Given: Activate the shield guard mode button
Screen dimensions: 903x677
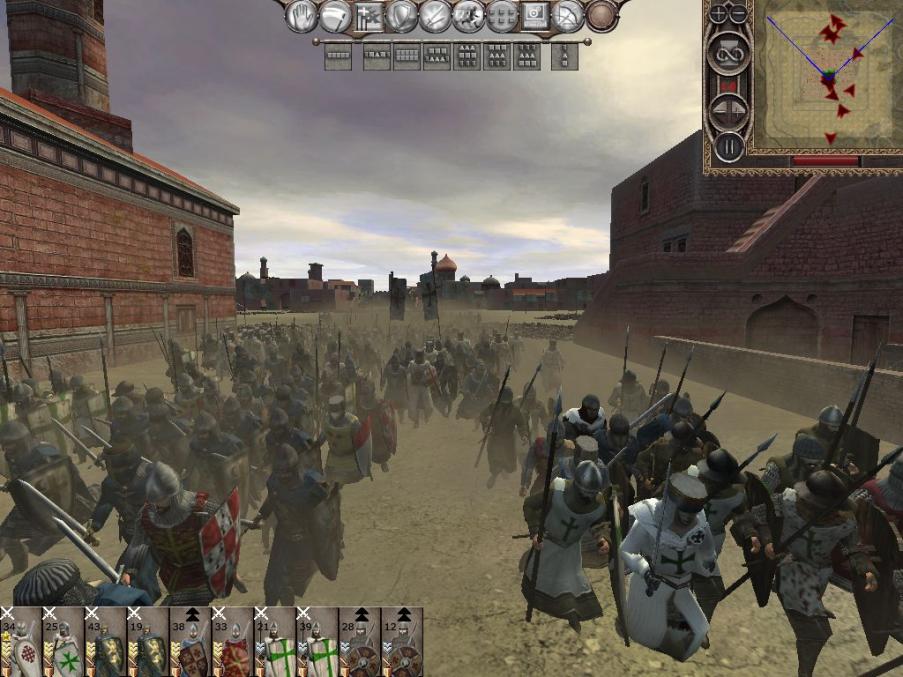Looking at the screenshot, I should (401, 16).
